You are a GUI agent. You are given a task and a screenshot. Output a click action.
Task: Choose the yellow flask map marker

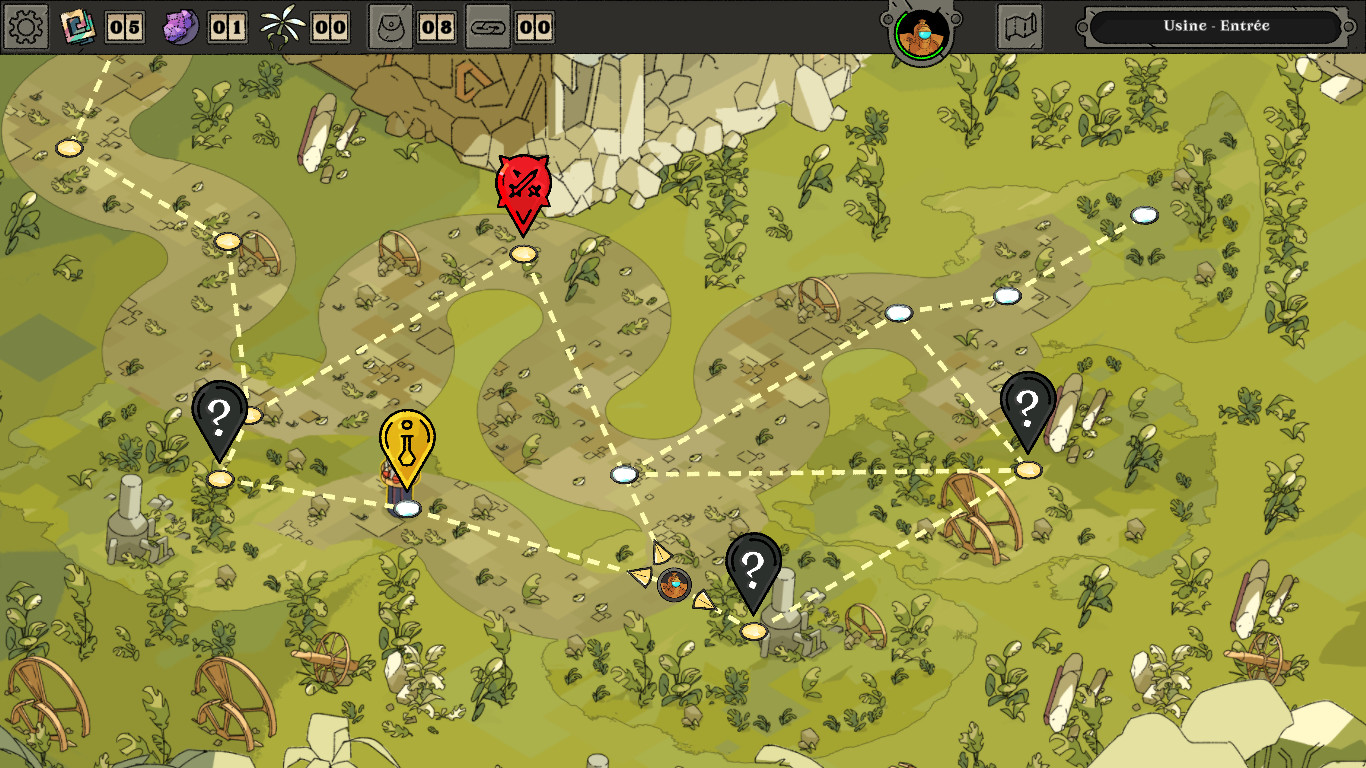tap(407, 445)
